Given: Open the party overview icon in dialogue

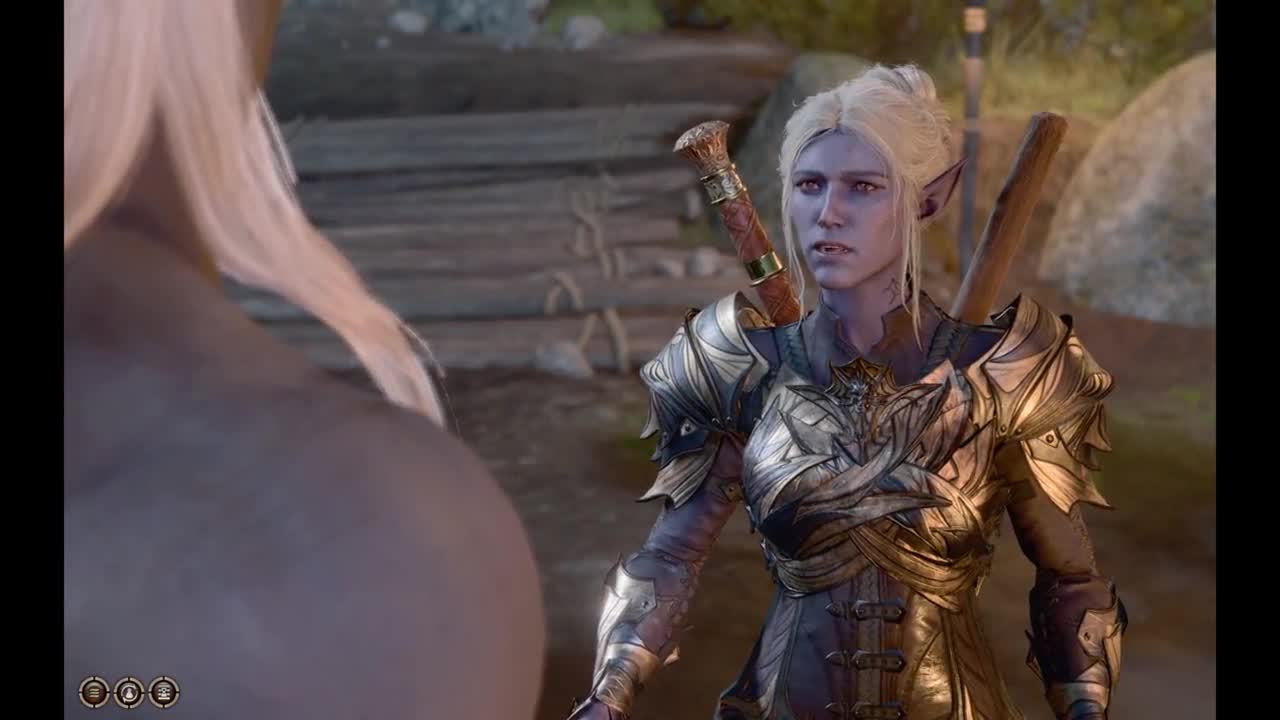Looking at the screenshot, I should coord(164,692).
